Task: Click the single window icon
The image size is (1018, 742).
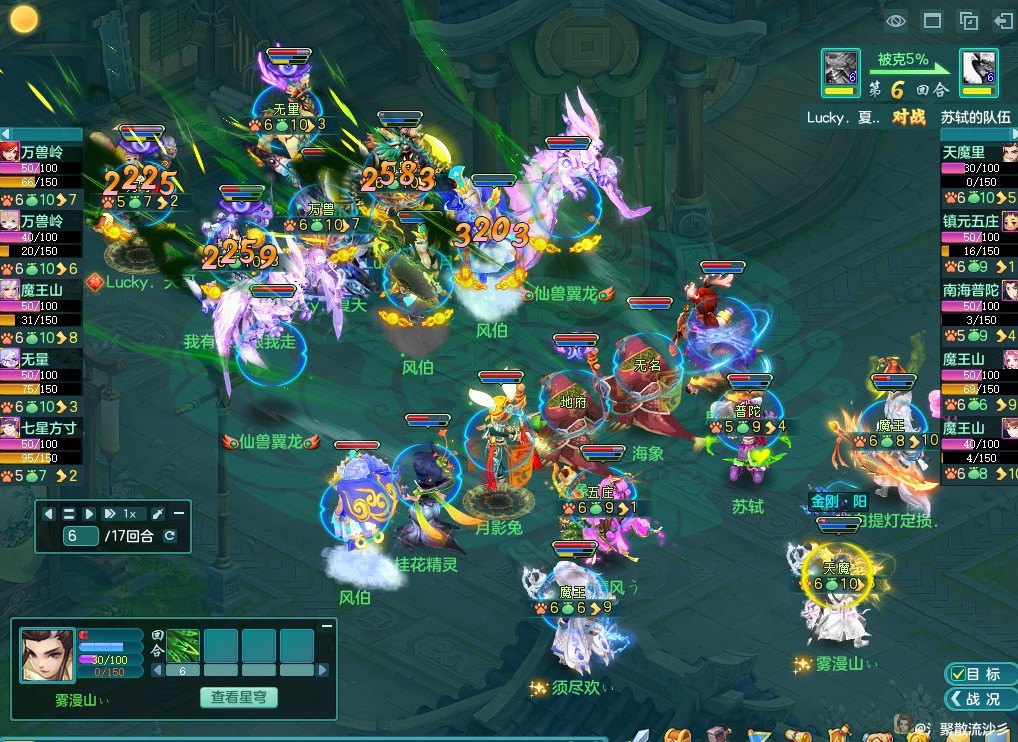Action: [932, 20]
